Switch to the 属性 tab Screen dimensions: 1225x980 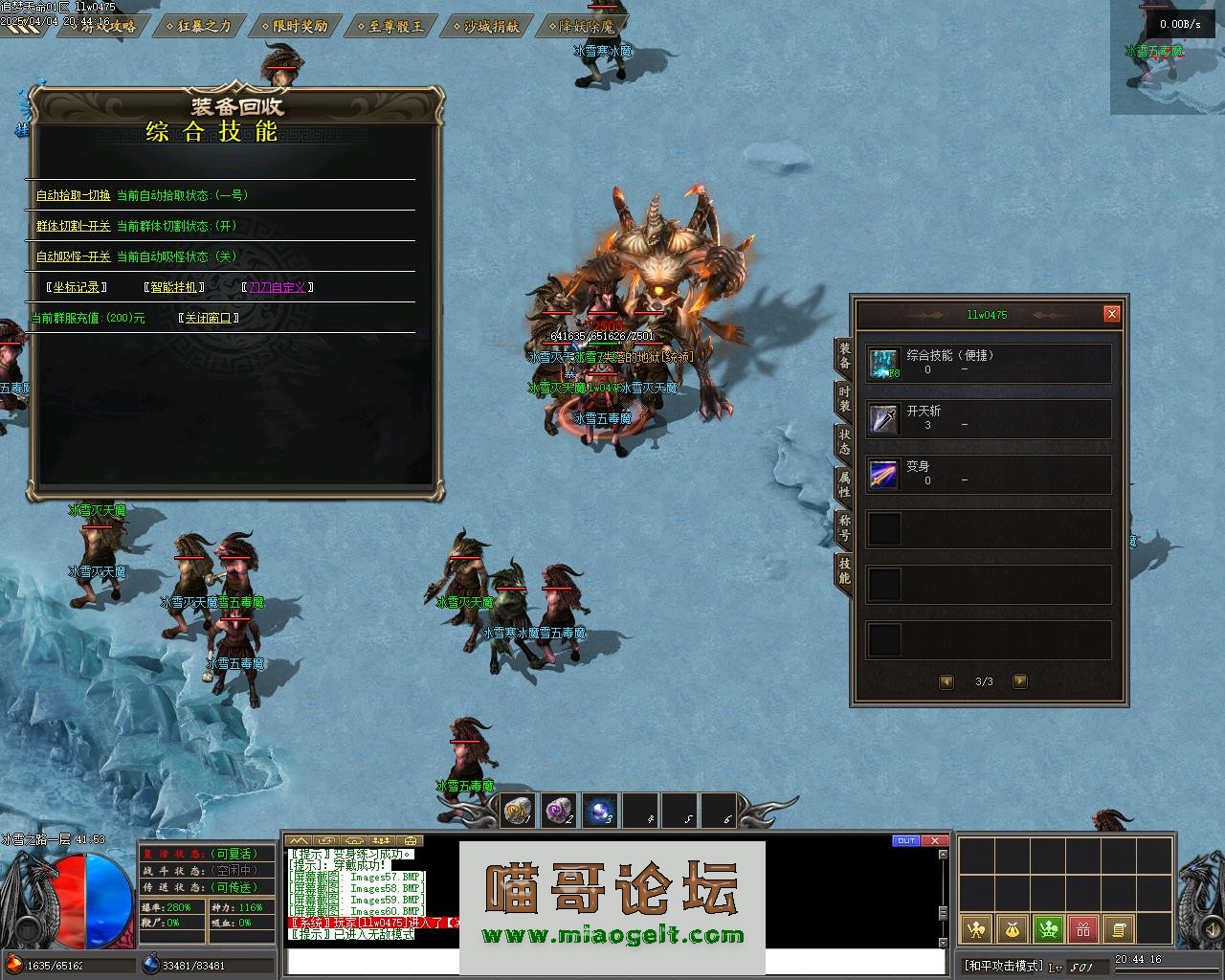pos(844,484)
